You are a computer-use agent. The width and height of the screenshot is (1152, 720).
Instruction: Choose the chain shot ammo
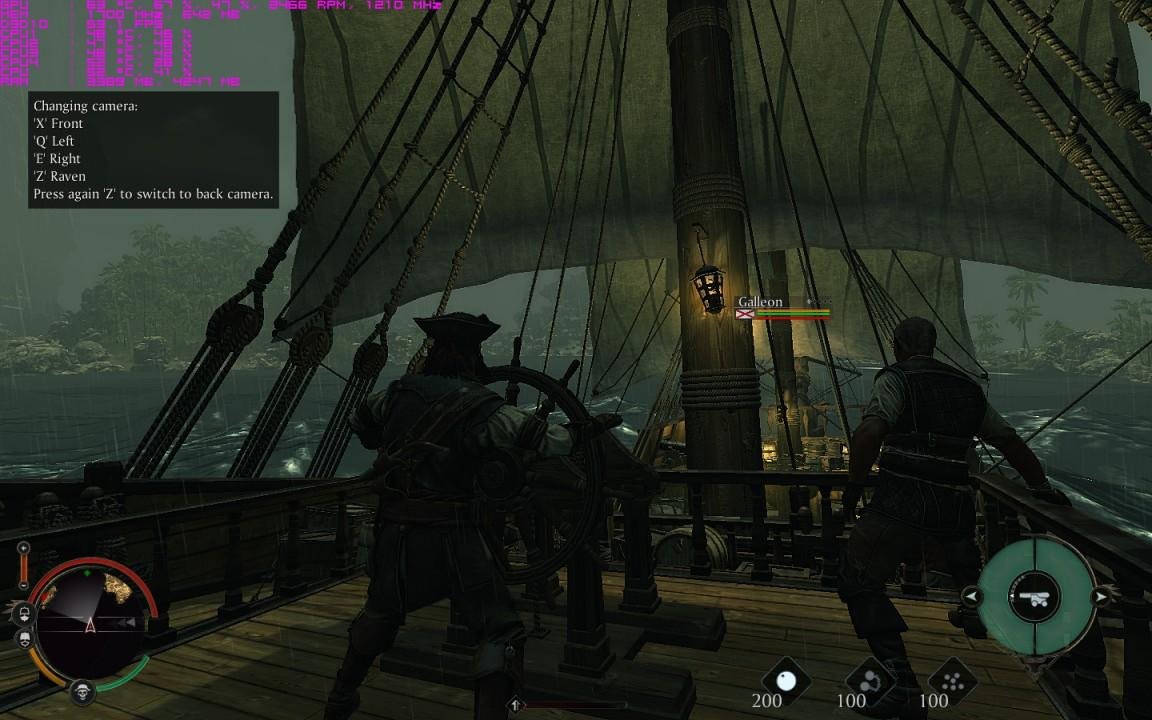click(x=868, y=678)
